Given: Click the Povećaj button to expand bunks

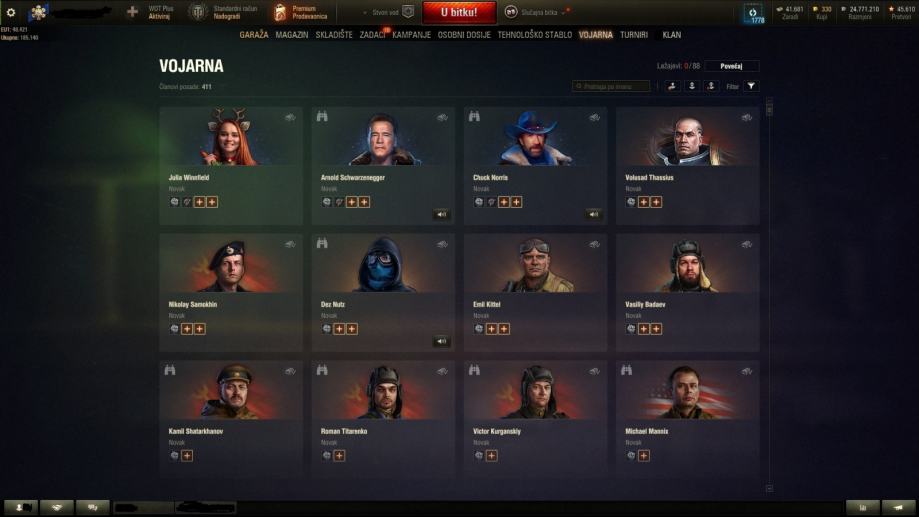Looking at the screenshot, I should (732, 66).
